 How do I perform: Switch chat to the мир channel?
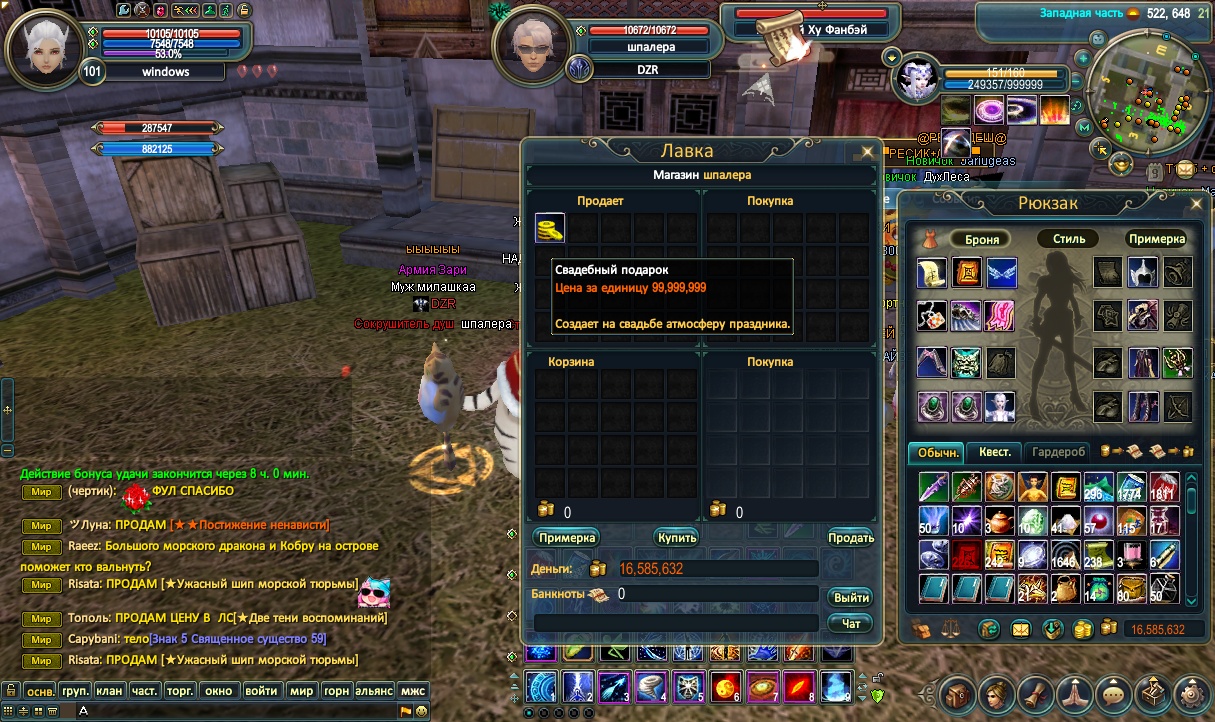point(301,690)
